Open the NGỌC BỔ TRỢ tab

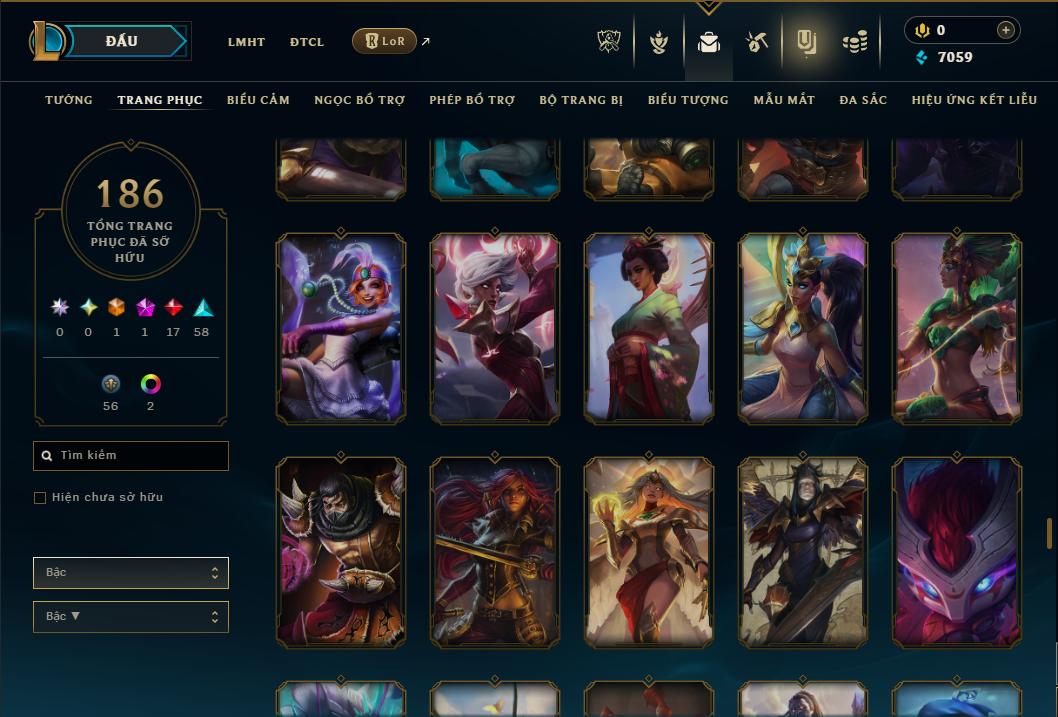pyautogui.click(x=359, y=100)
